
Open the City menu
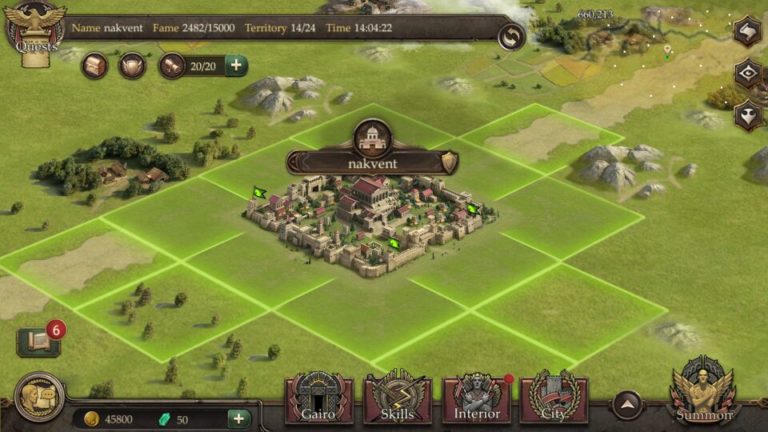[x=554, y=399]
